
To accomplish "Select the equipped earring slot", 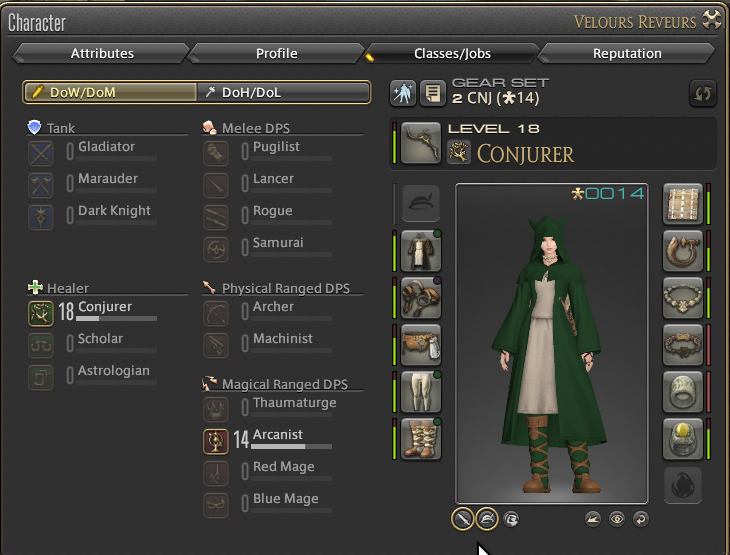I will pos(683,251).
